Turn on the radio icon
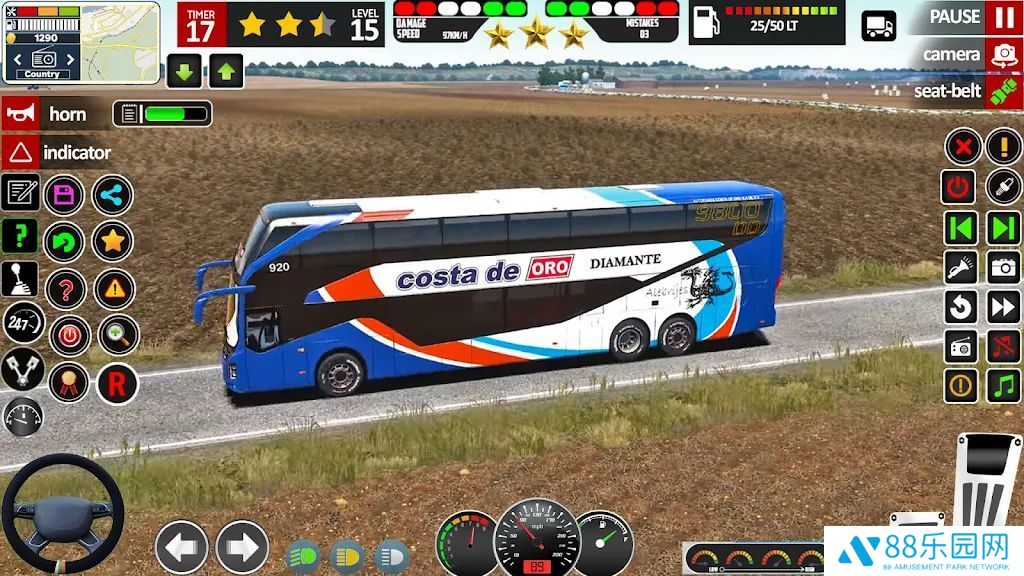Image resolution: width=1024 pixels, height=576 pixels. (960, 346)
